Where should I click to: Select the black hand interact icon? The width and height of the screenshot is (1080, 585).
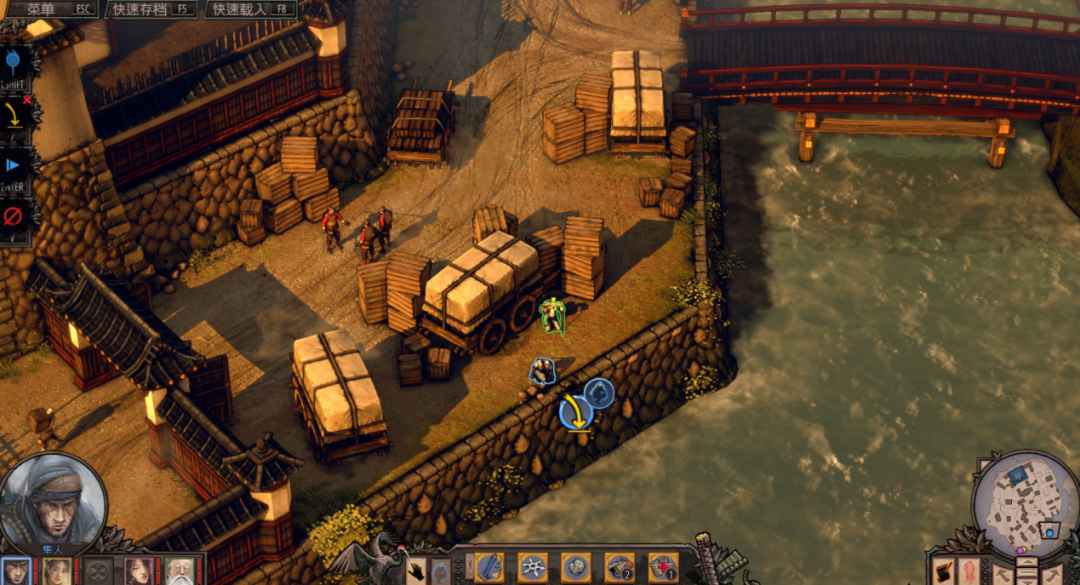(416, 572)
